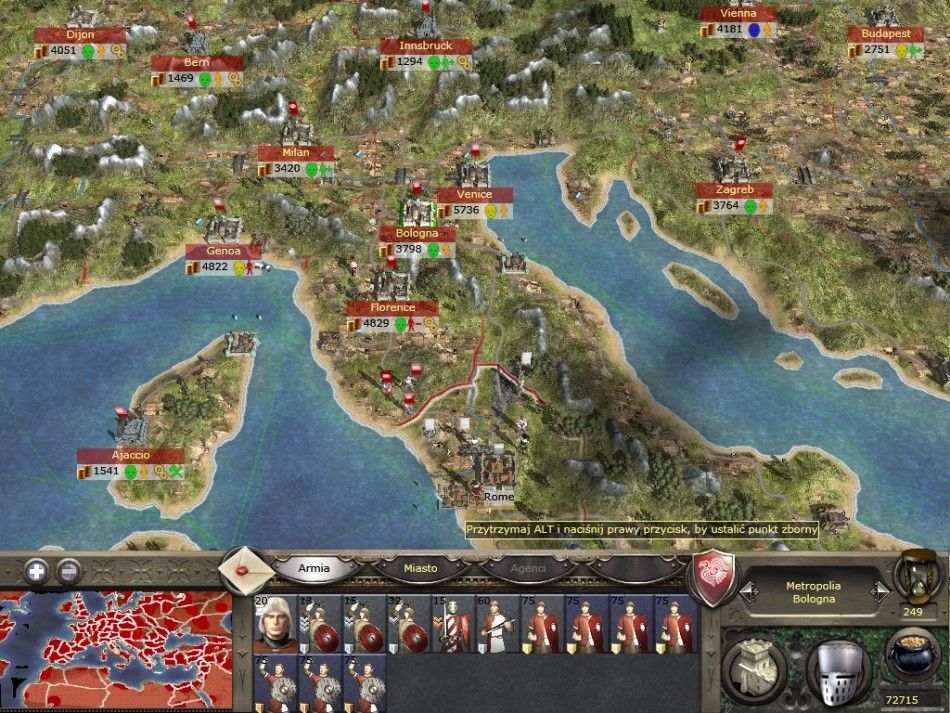Open the finances gold pot button

click(911, 658)
